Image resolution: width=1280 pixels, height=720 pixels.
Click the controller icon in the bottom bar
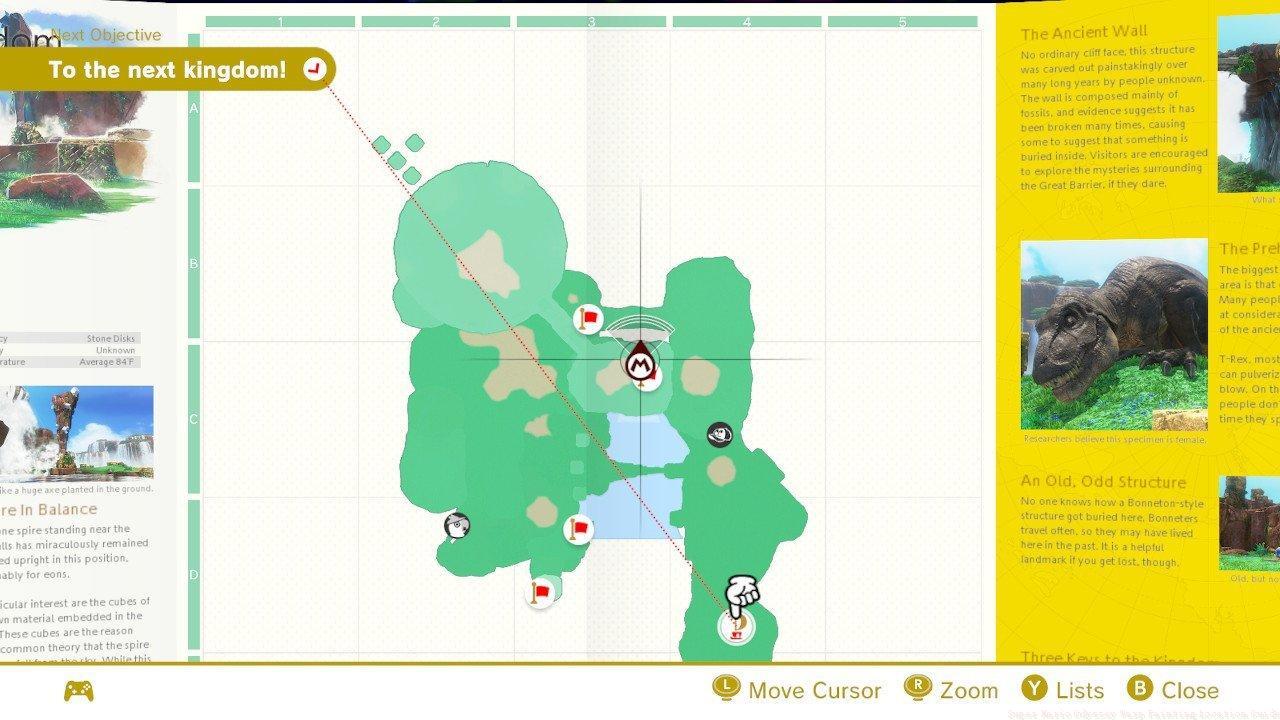click(x=80, y=688)
